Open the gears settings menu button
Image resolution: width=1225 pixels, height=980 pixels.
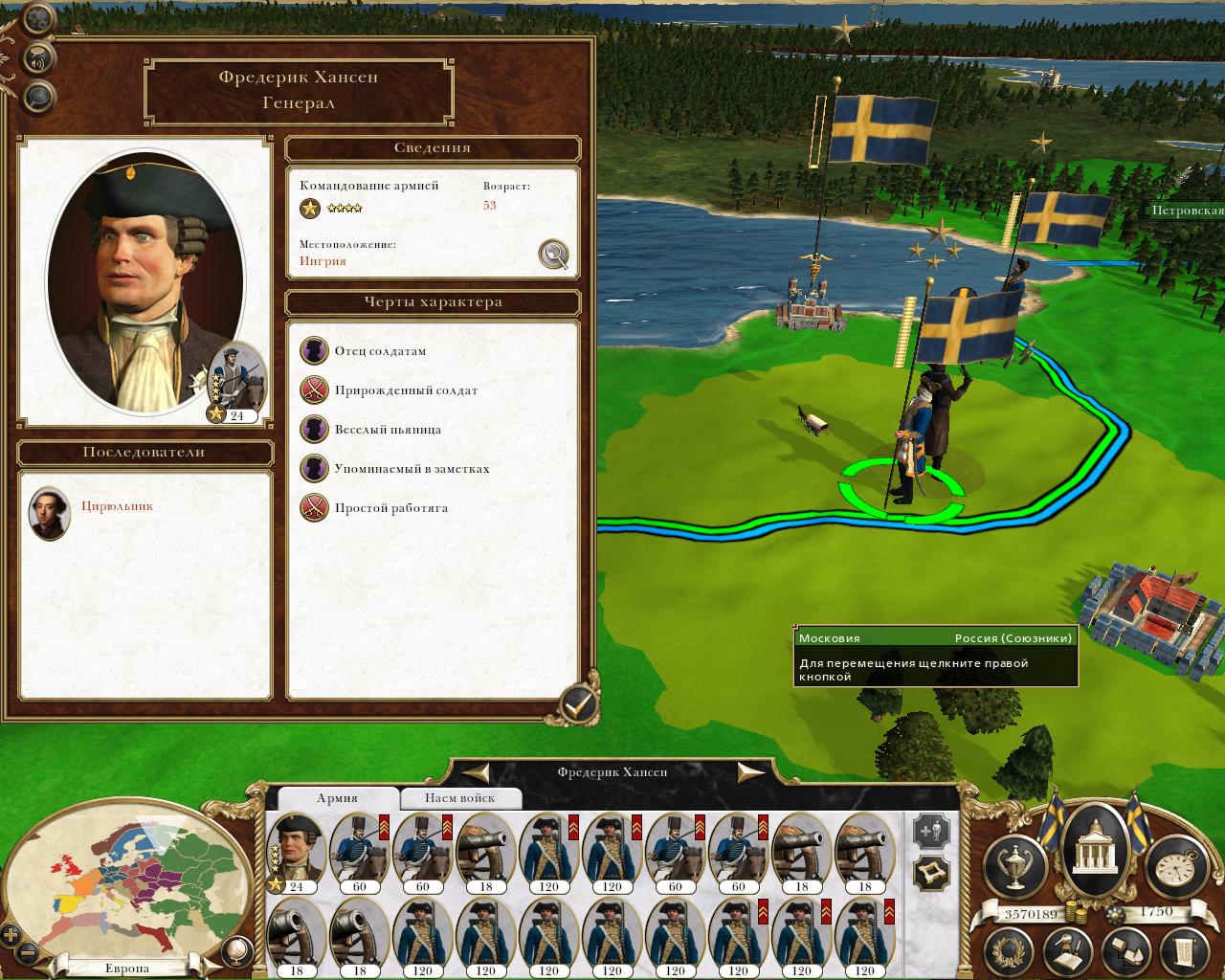click(x=37, y=17)
